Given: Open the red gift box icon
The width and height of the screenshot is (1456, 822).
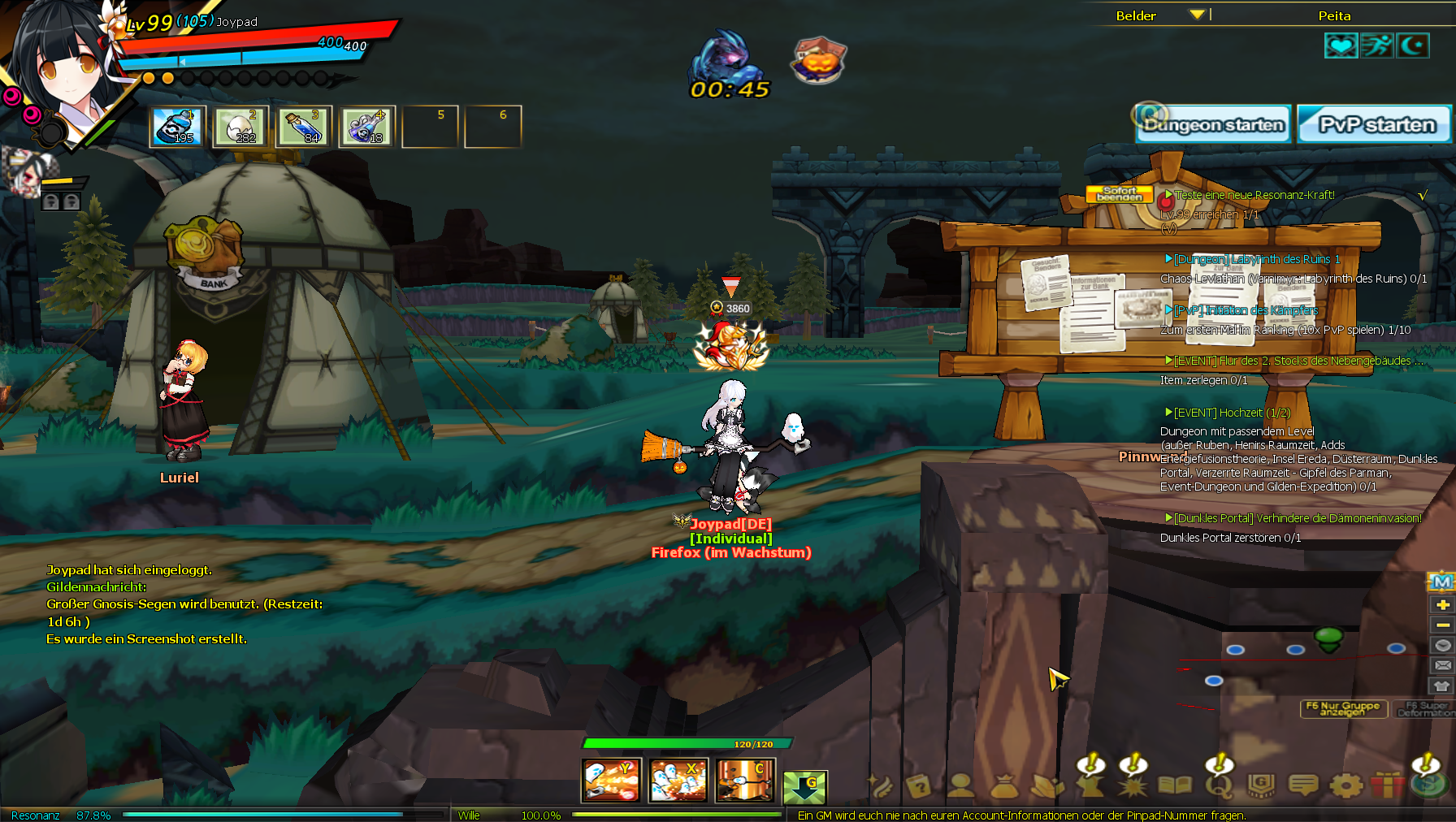Looking at the screenshot, I should pos(1387,785).
